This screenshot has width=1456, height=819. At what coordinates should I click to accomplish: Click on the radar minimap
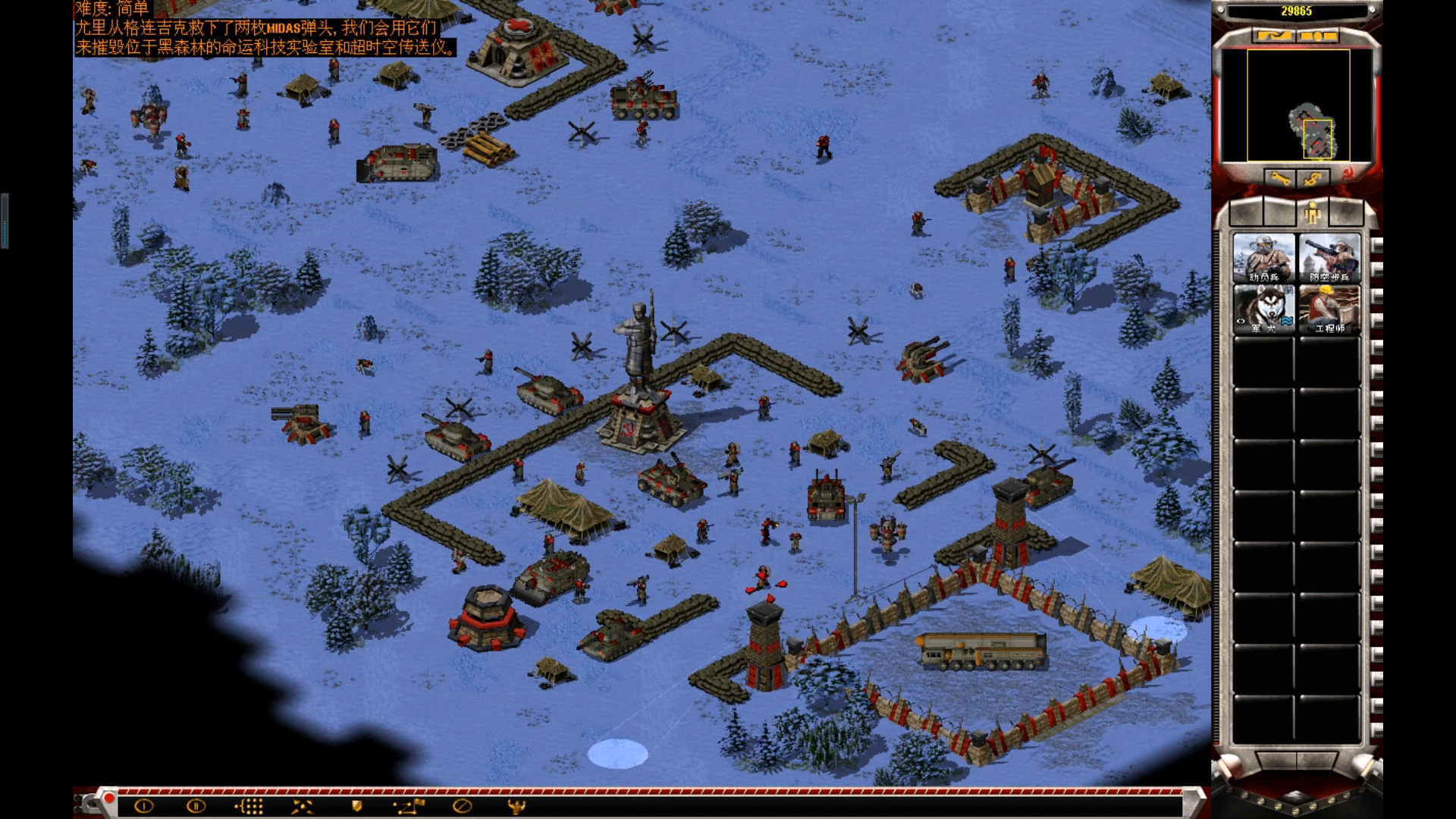pos(1297,105)
